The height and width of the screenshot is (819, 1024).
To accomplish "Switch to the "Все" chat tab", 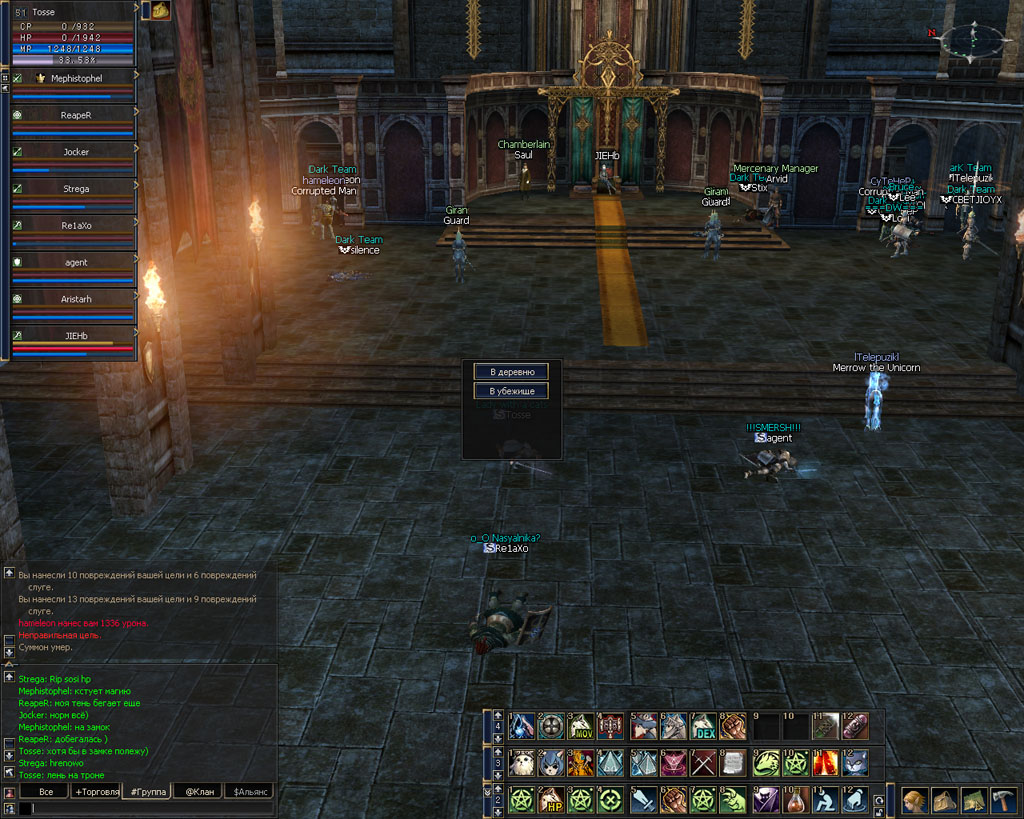I will 45,791.
